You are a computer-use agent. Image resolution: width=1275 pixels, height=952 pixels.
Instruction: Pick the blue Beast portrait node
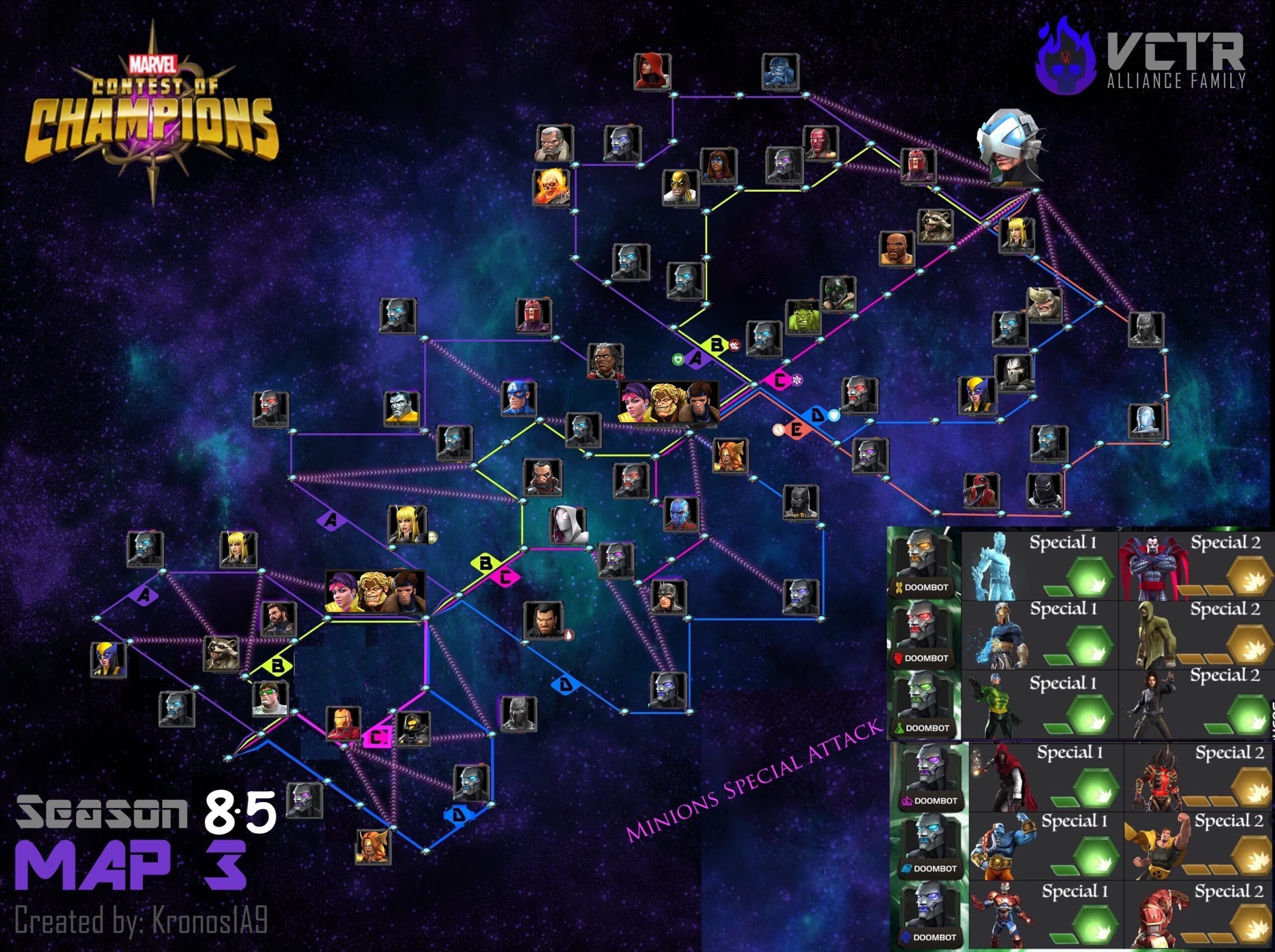(781, 73)
